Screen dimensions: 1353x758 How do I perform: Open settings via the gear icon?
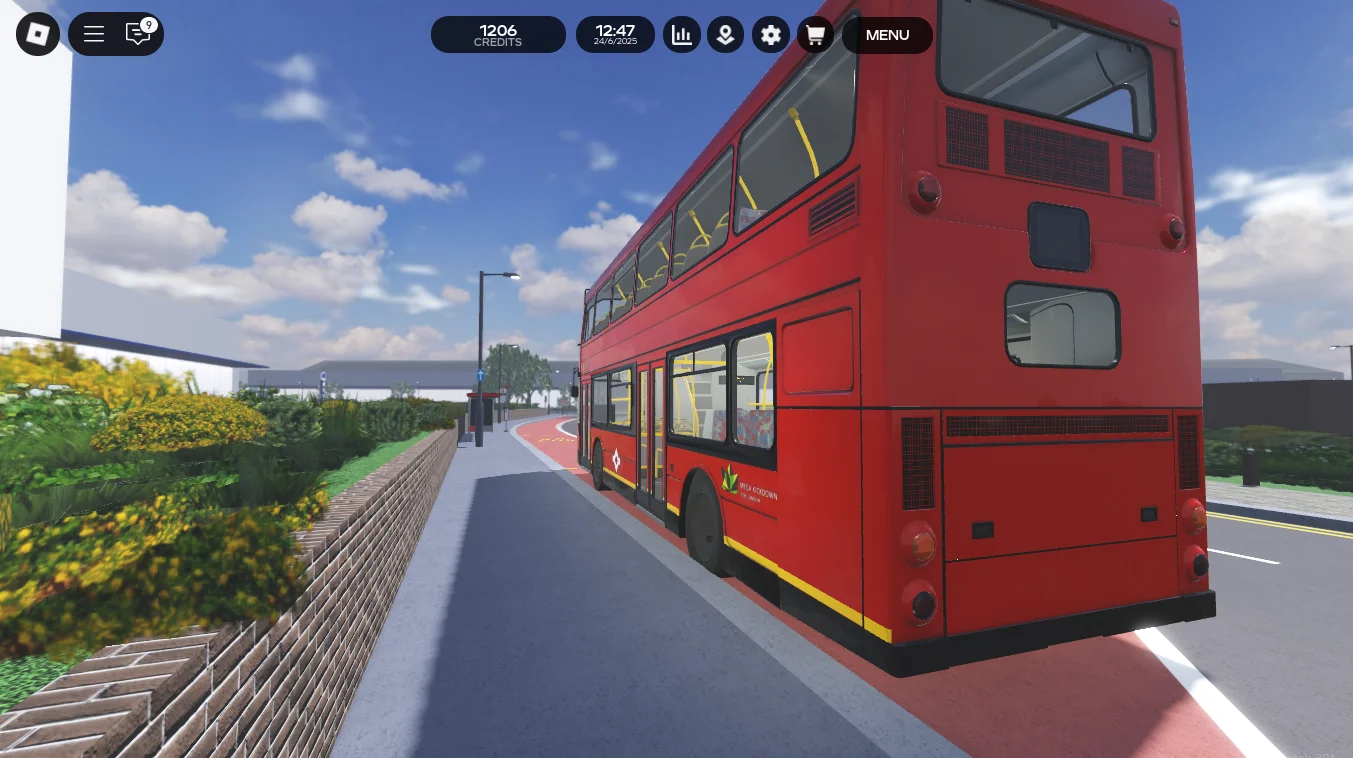pos(770,35)
